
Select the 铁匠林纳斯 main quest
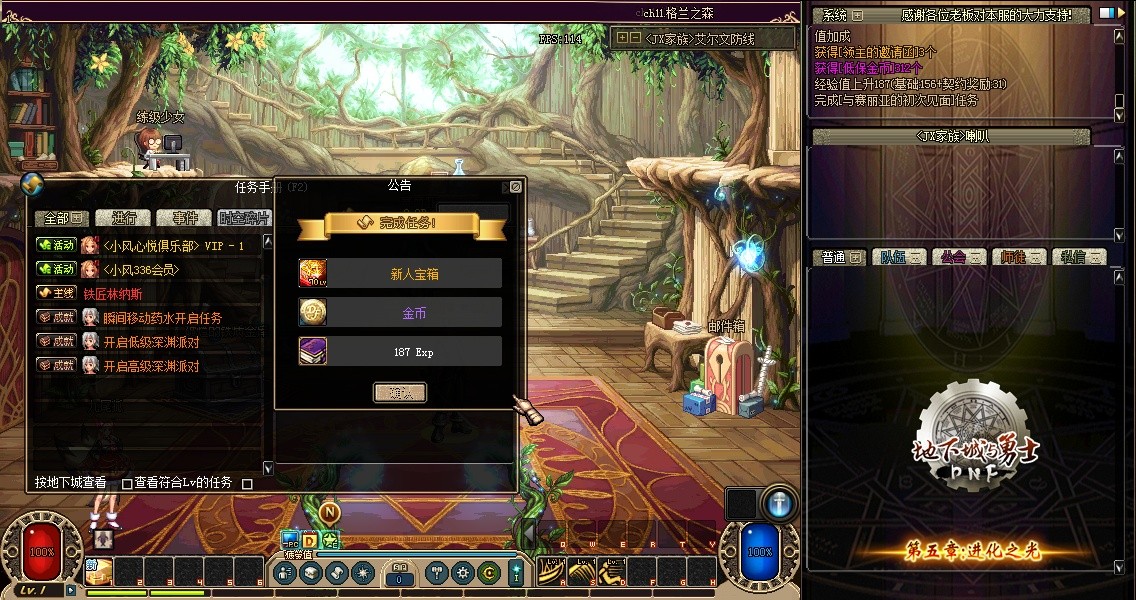pos(112,294)
